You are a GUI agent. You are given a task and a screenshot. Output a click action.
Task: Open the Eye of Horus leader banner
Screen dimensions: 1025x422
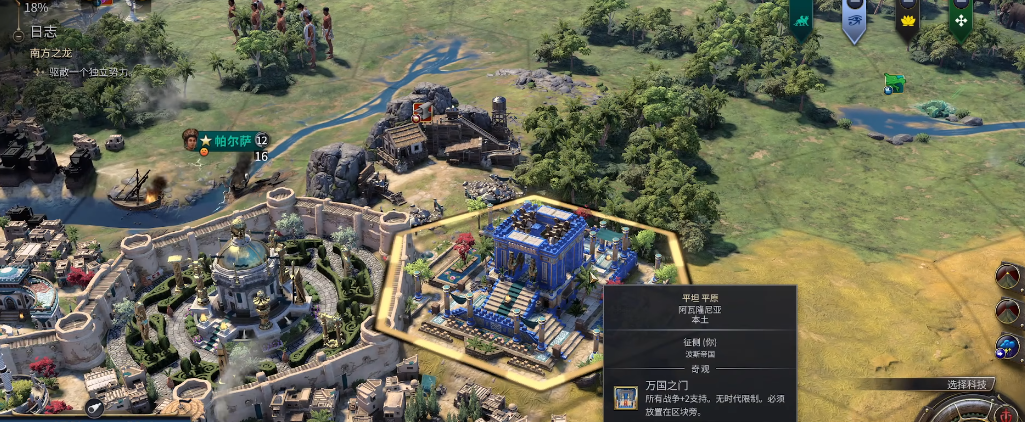coord(853,19)
